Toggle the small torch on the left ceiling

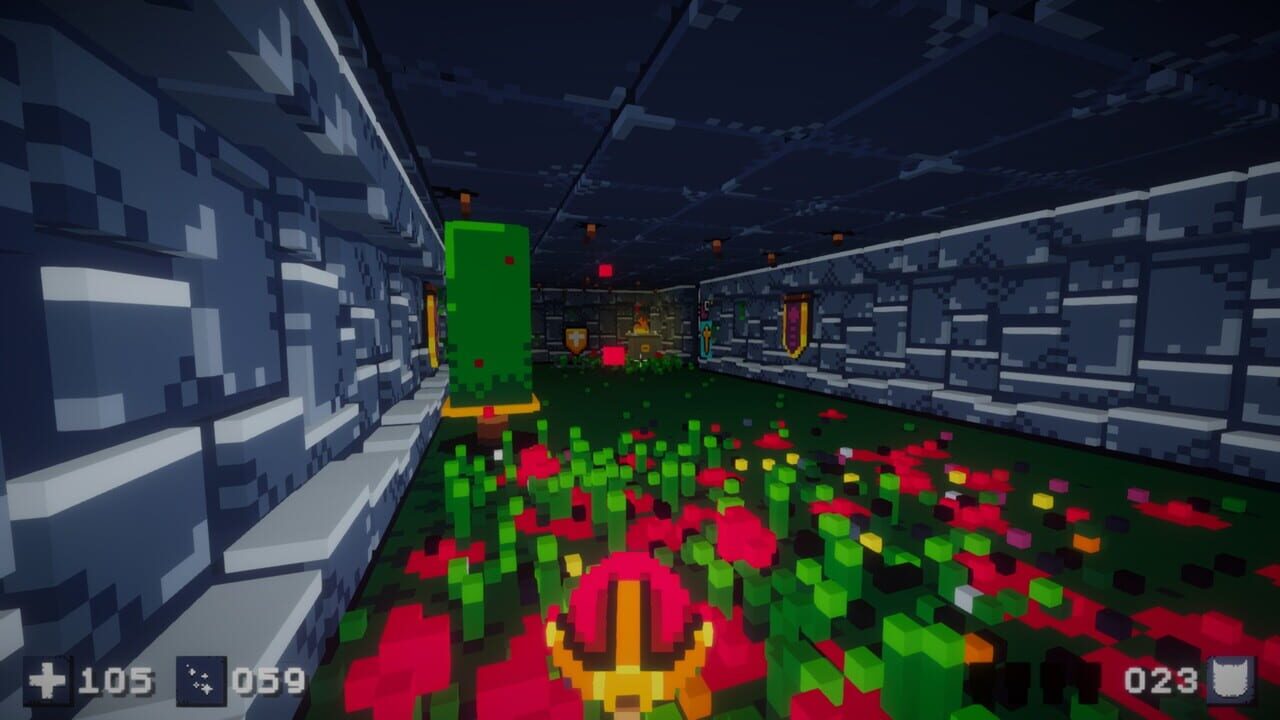pyautogui.click(x=465, y=198)
